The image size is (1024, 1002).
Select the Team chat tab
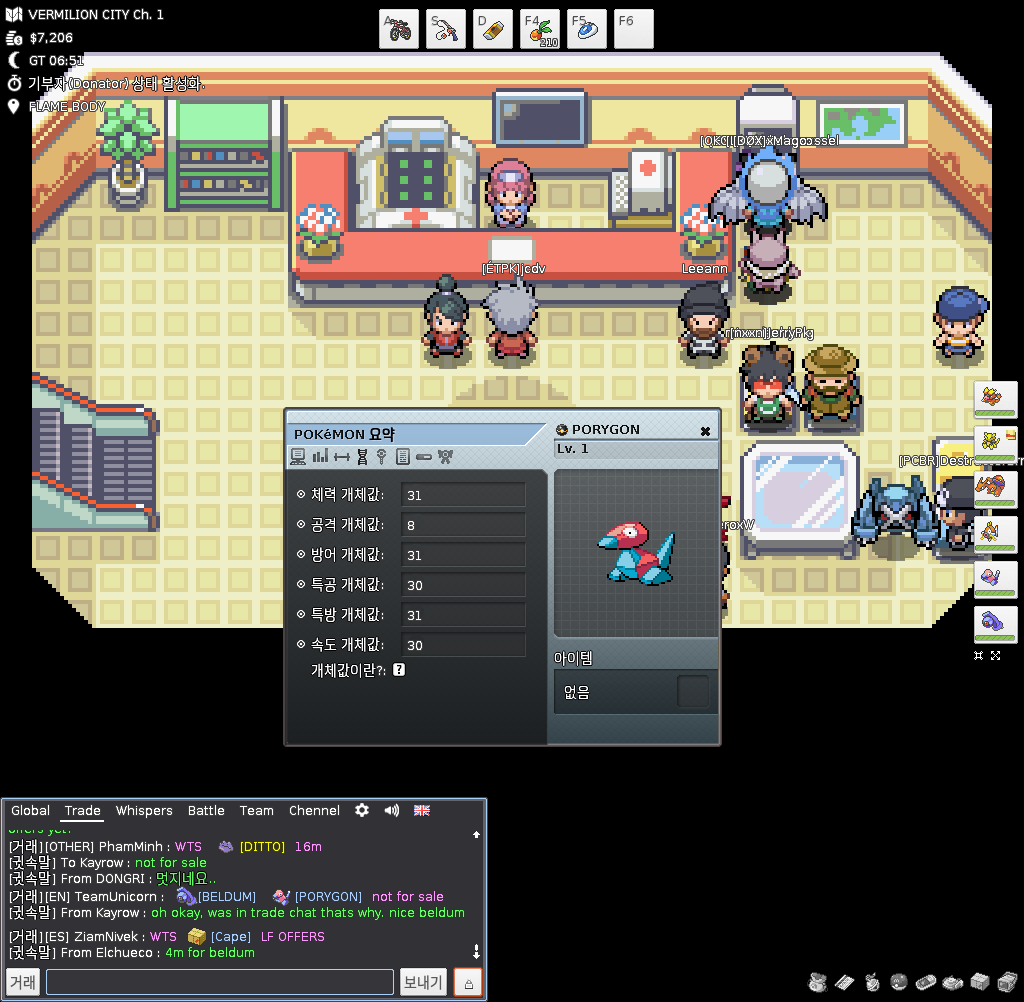pyautogui.click(x=256, y=811)
